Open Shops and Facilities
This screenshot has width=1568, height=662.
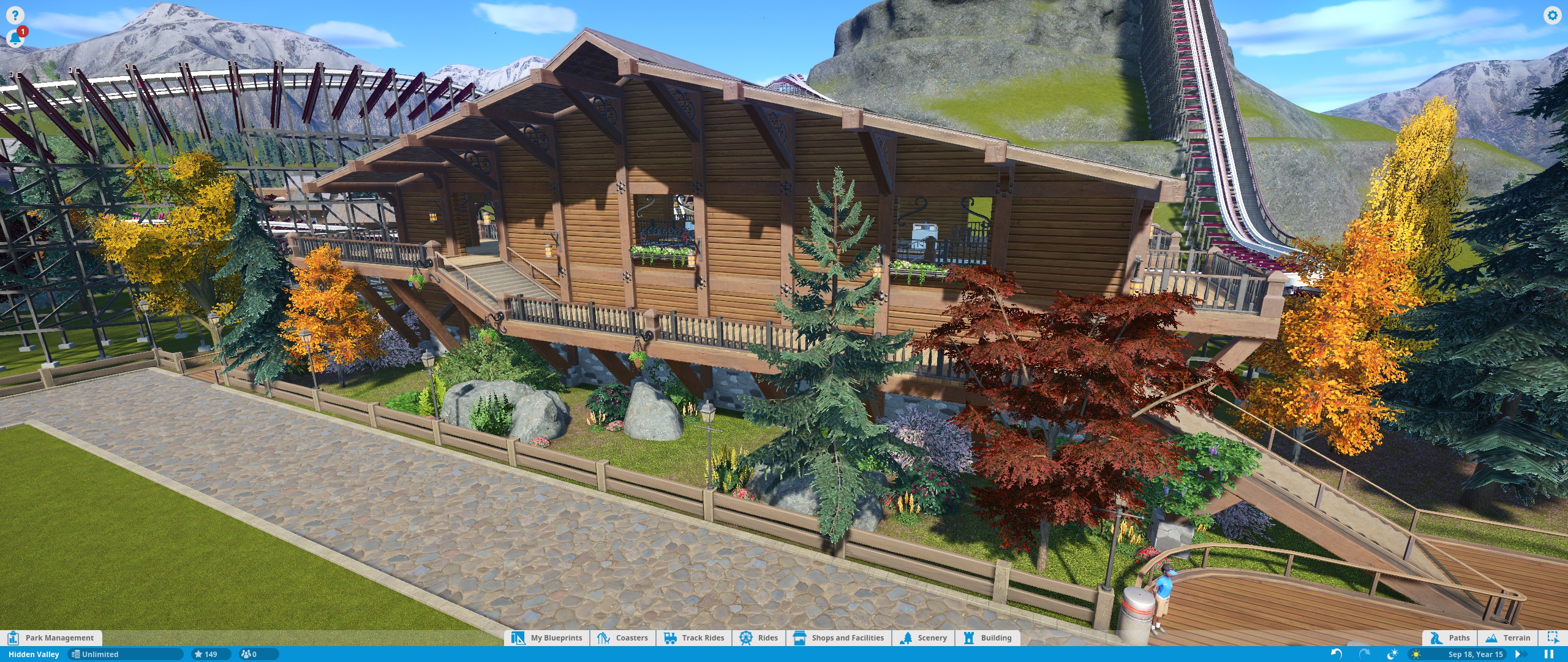pyautogui.click(x=839, y=637)
